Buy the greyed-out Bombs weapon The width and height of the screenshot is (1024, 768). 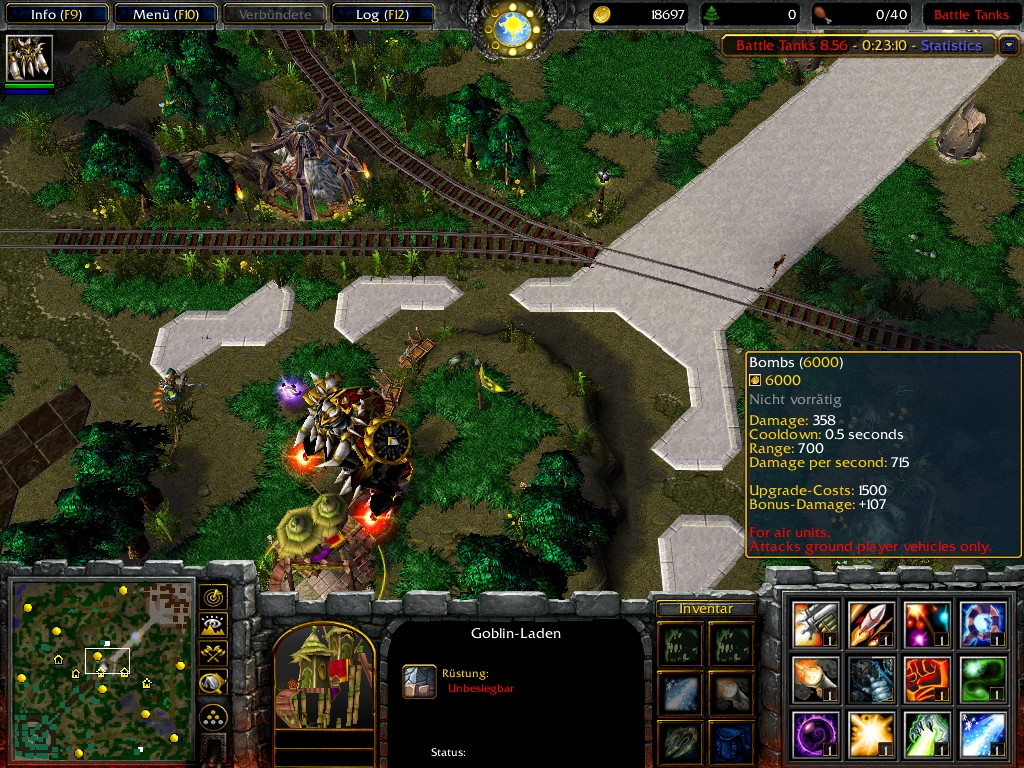pos(871,680)
